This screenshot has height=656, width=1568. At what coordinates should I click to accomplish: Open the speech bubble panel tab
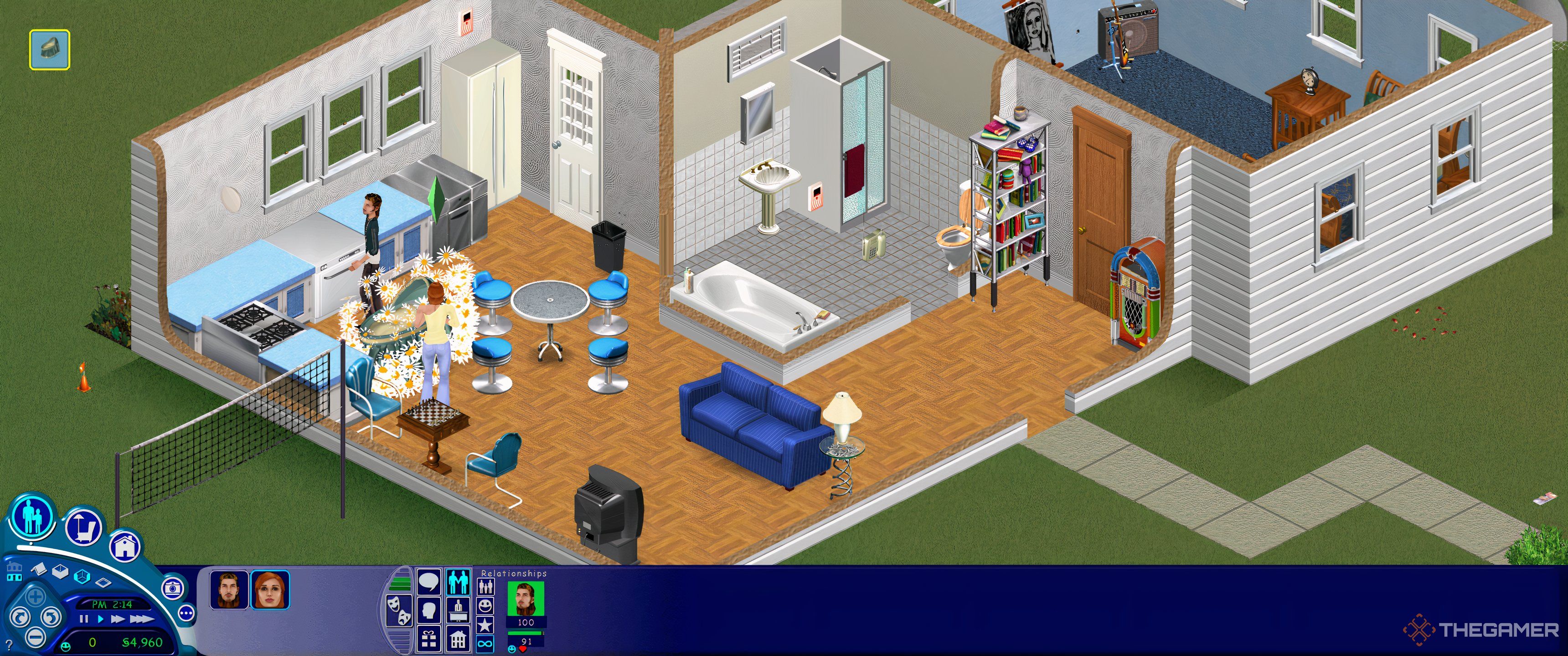pos(428,583)
